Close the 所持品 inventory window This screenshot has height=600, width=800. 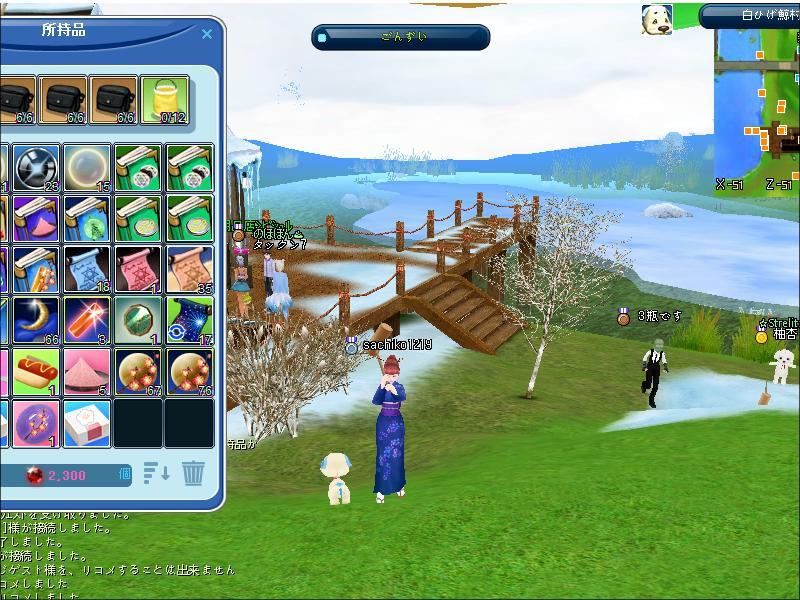point(207,33)
